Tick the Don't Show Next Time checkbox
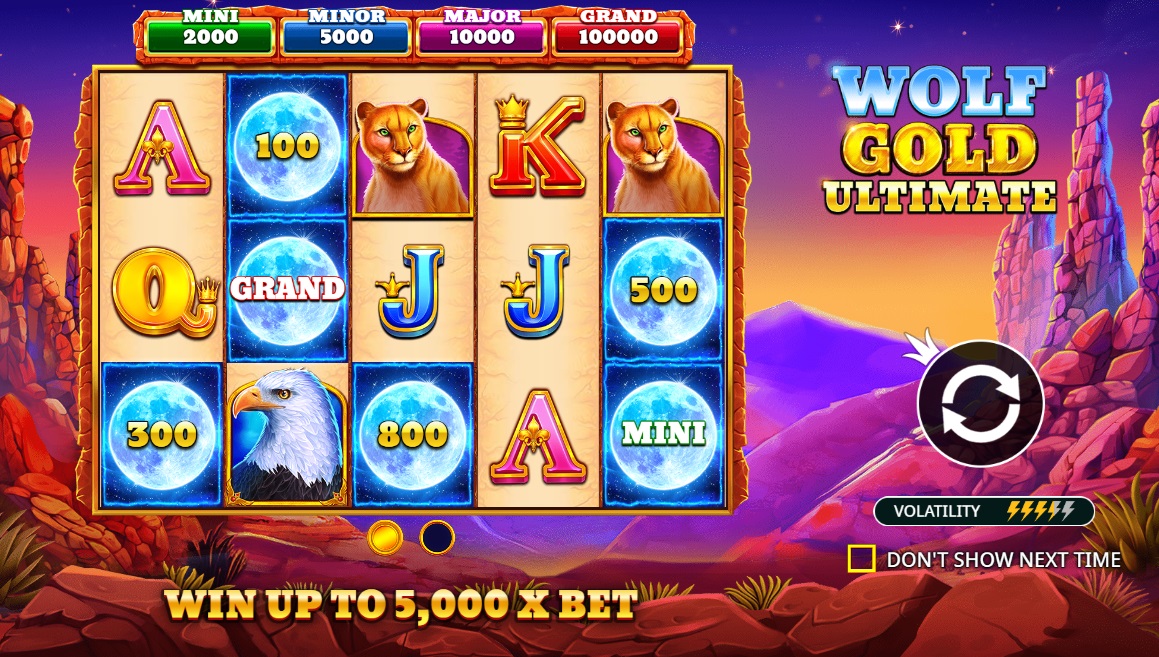Image resolution: width=1159 pixels, height=657 pixels. pos(861,559)
